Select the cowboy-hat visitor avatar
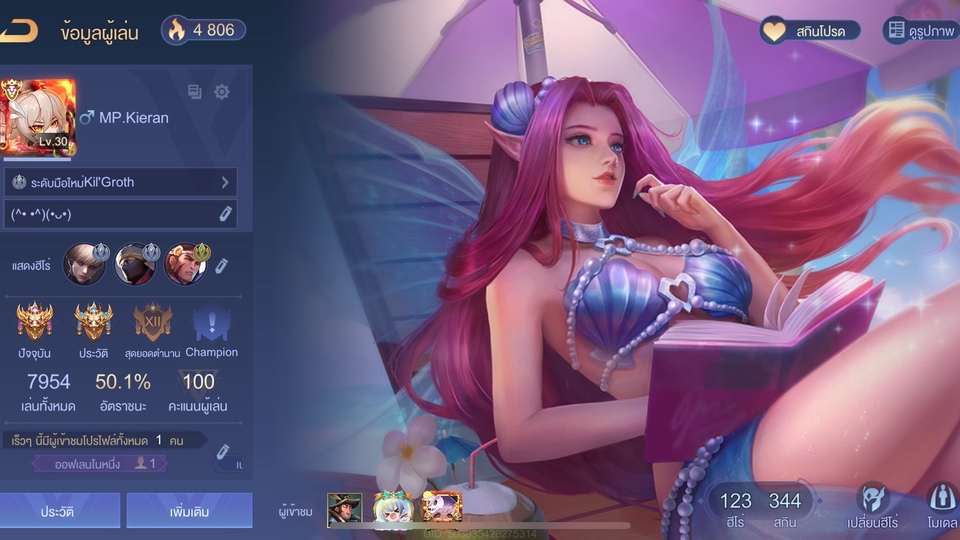960x540 pixels. pyautogui.click(x=344, y=510)
